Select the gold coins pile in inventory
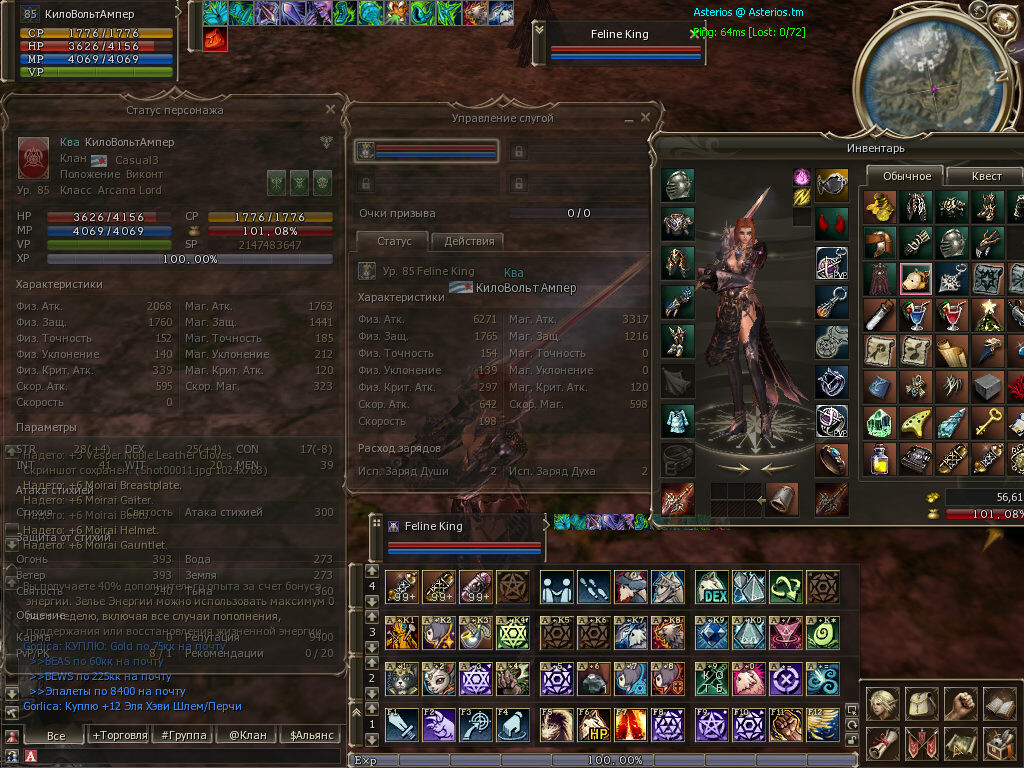The image size is (1024, 768). pos(880,207)
